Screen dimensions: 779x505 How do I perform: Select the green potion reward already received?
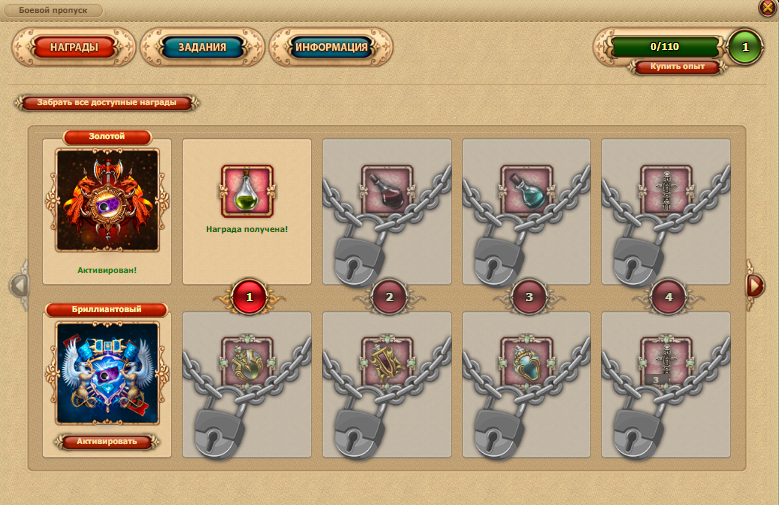click(247, 190)
